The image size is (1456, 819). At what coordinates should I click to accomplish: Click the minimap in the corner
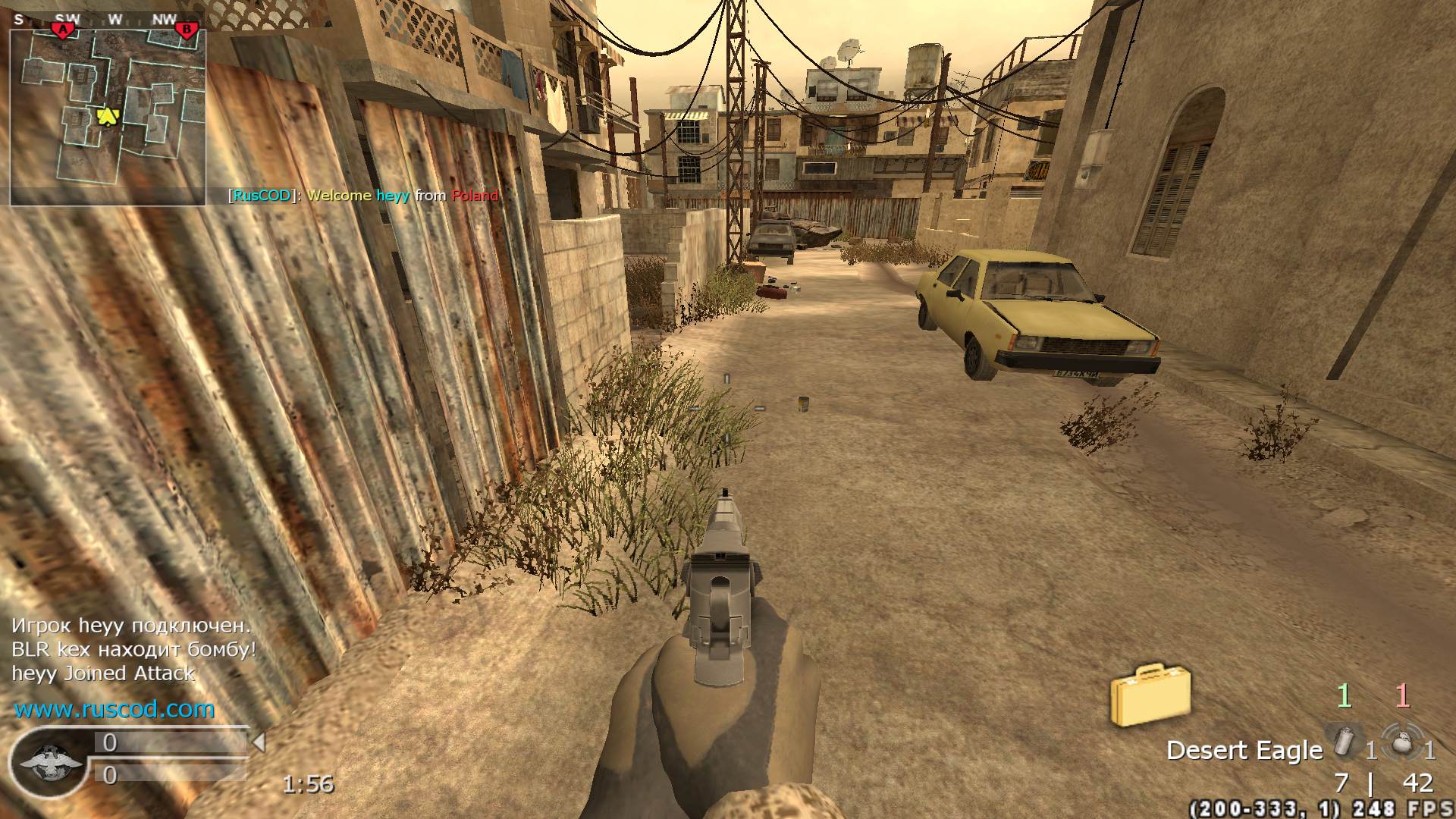click(108, 118)
